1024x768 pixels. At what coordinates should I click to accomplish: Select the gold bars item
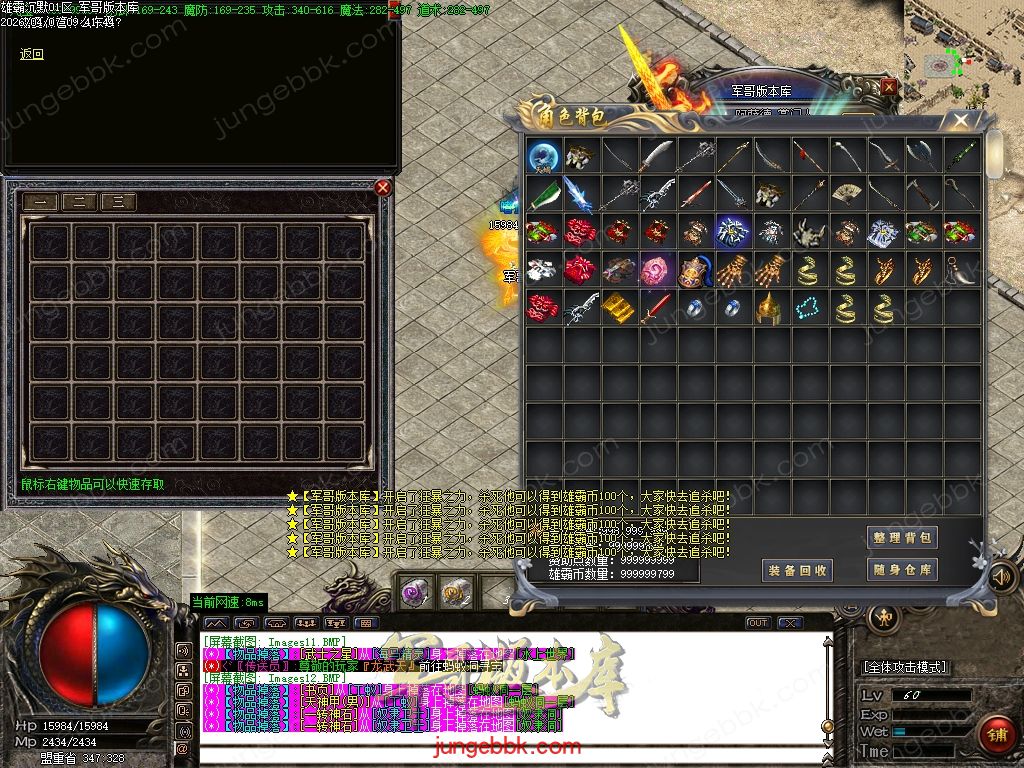[618, 308]
